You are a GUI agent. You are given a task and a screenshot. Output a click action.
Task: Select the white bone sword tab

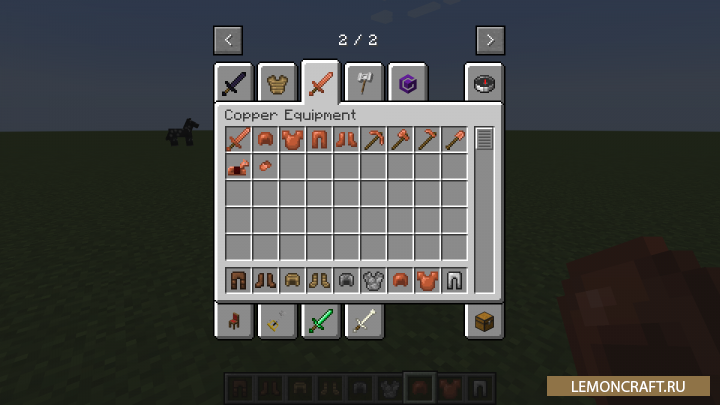tap(362, 320)
